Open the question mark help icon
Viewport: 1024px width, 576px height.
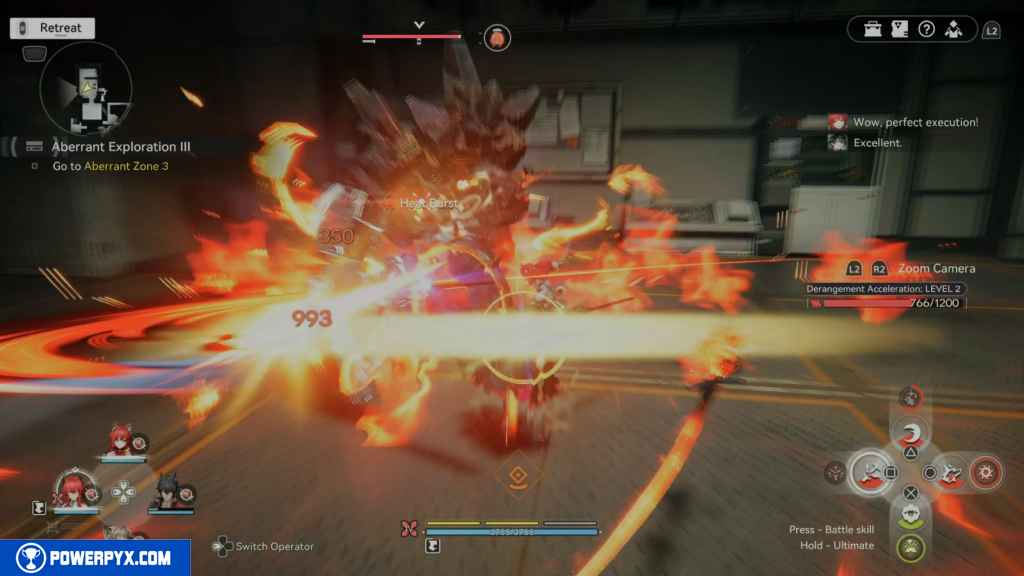(926, 29)
